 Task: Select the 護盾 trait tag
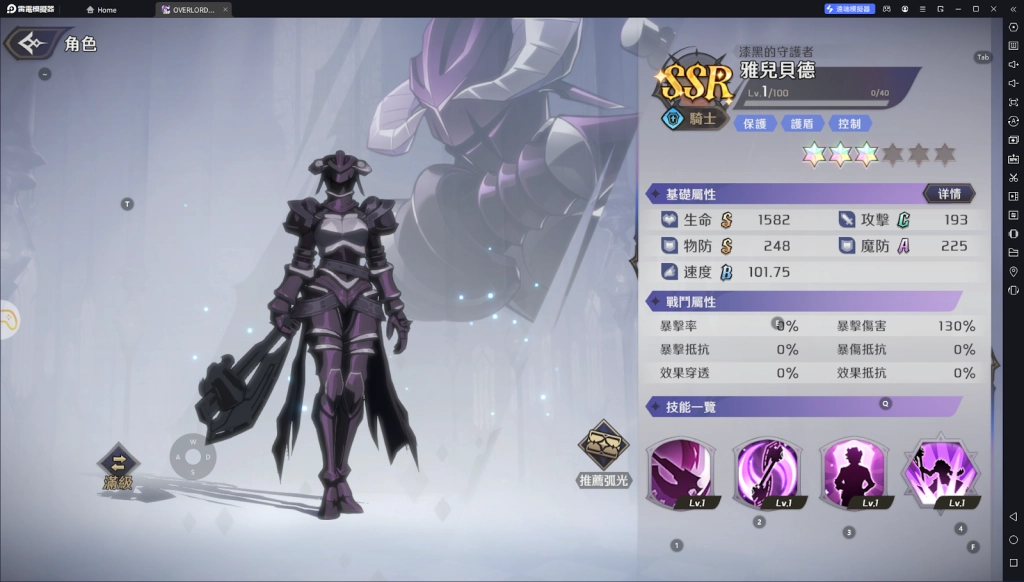point(802,124)
